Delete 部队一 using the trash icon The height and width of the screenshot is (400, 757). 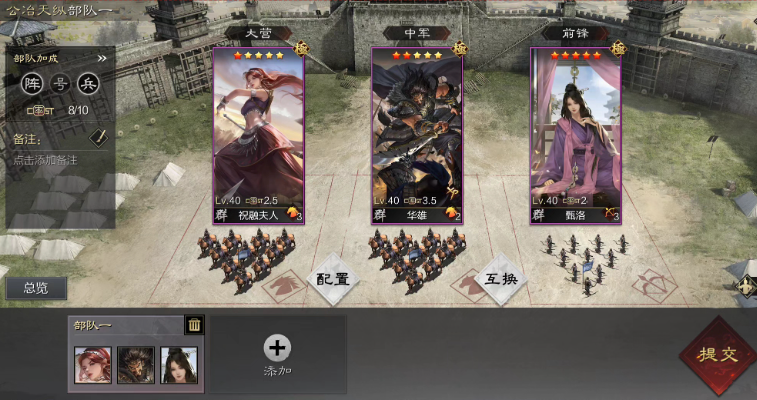coord(195,324)
